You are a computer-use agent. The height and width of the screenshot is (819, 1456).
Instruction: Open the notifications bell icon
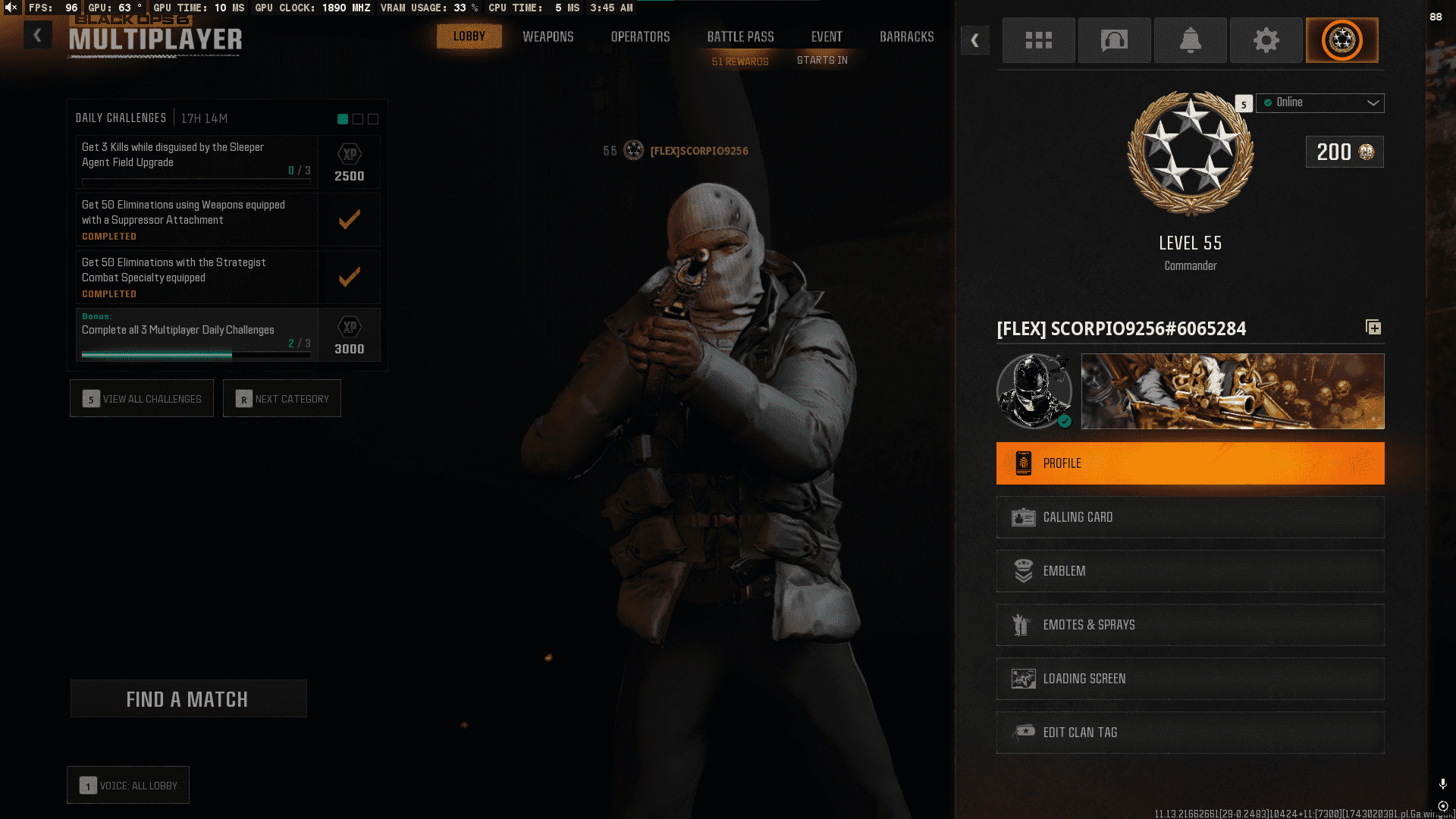pos(1190,40)
